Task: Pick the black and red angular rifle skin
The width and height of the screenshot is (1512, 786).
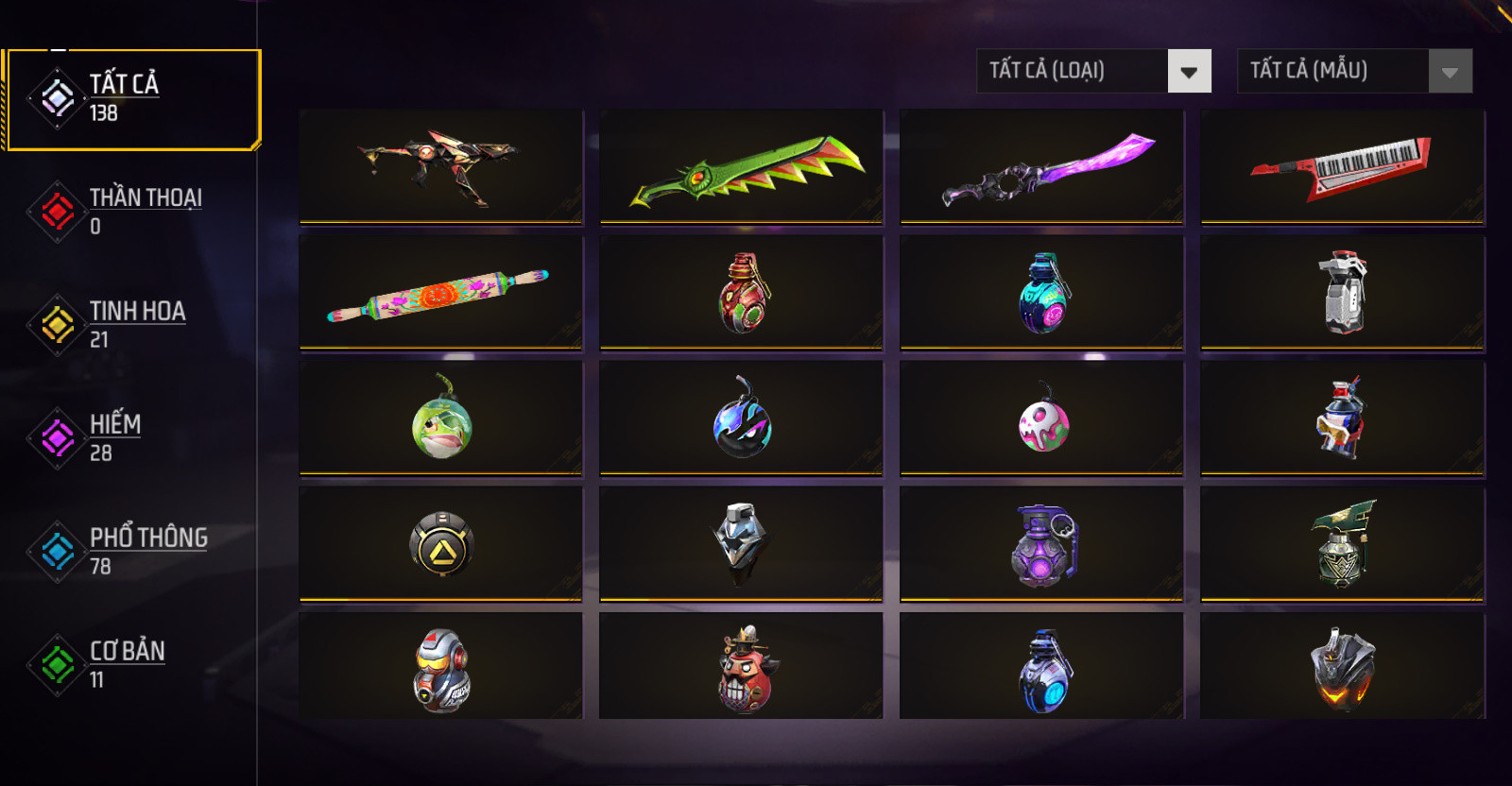Action: tap(441, 167)
